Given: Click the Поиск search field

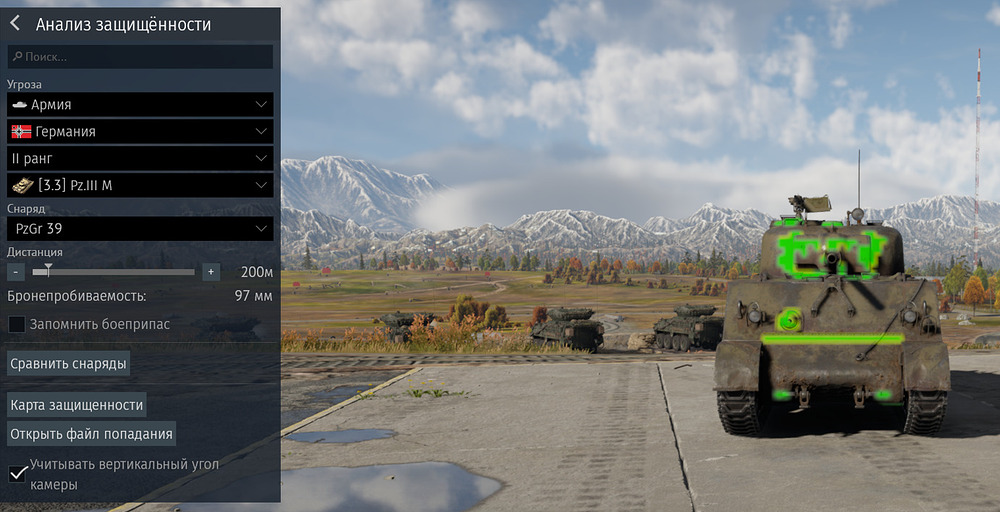Looking at the screenshot, I should (x=140, y=57).
